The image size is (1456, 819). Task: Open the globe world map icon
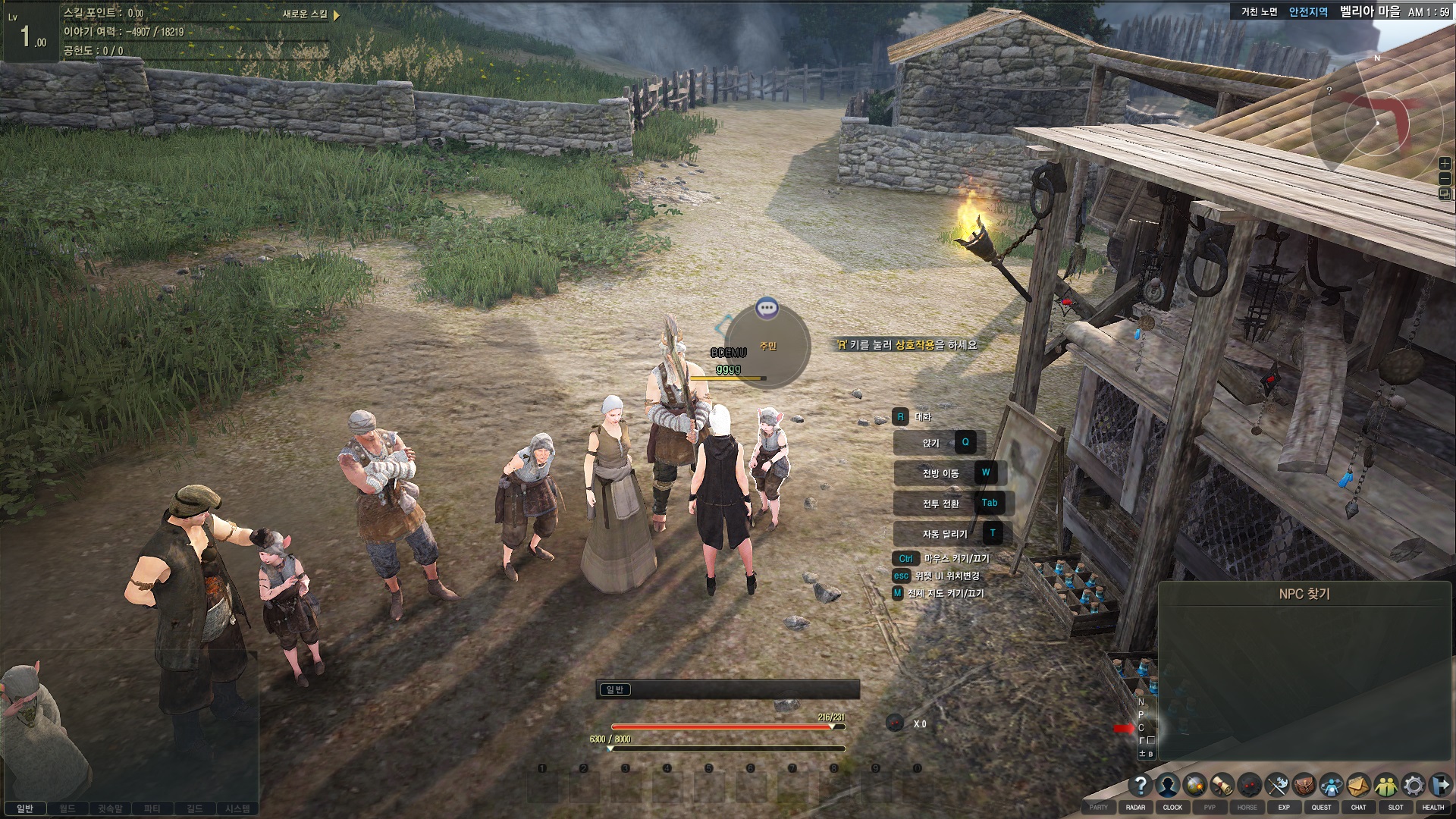coord(1195,785)
